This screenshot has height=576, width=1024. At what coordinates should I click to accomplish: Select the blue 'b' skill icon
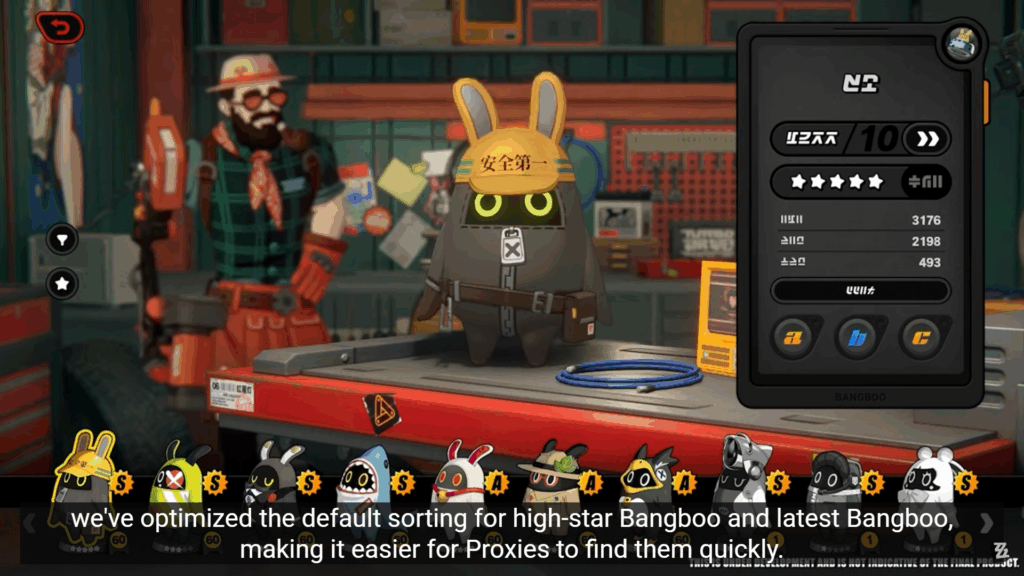click(x=857, y=338)
